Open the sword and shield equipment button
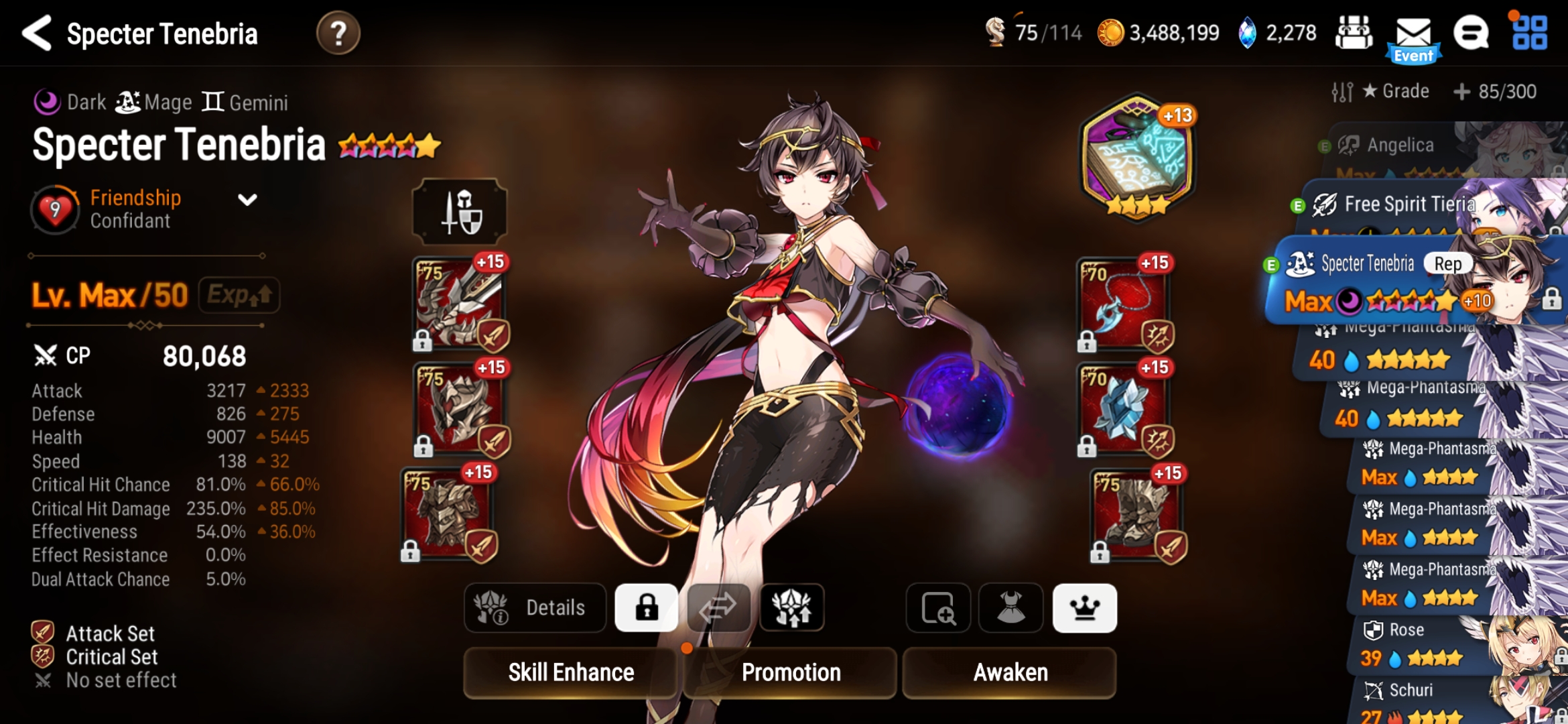 tap(460, 212)
